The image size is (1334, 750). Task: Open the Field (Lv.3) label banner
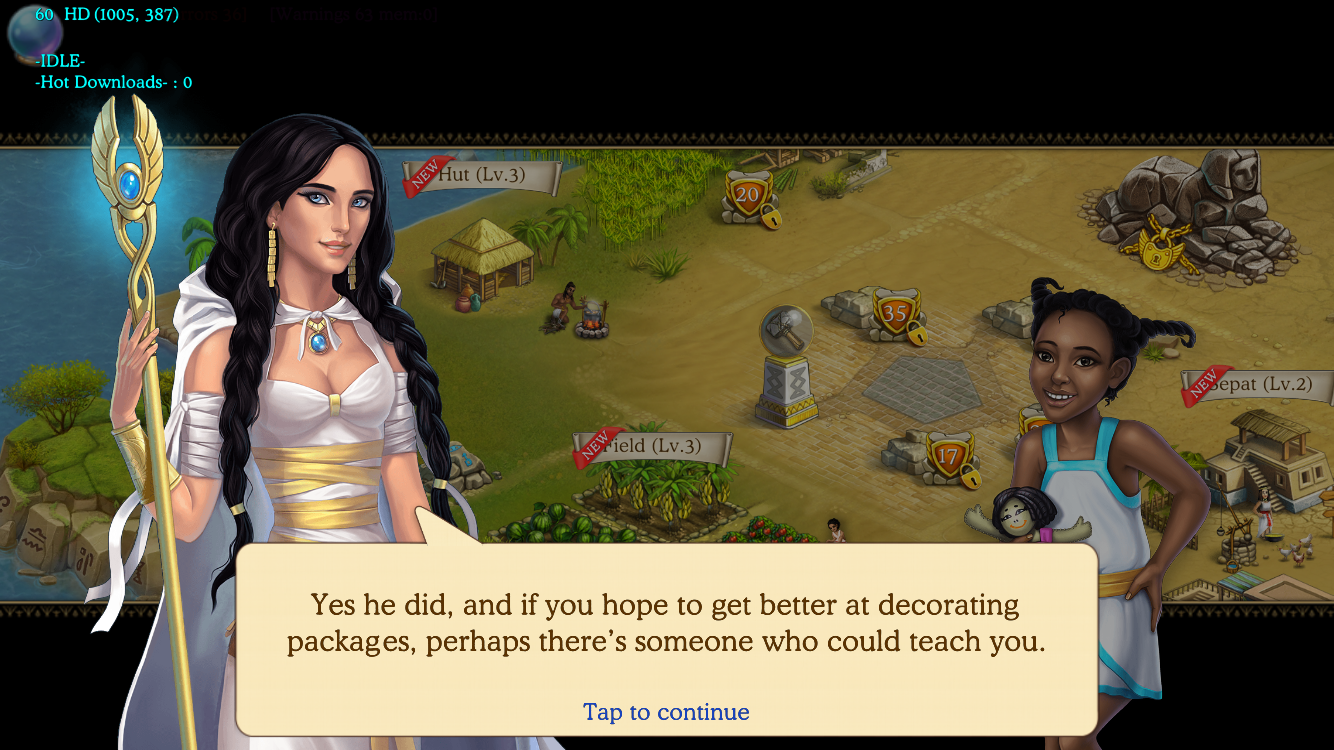tap(654, 447)
